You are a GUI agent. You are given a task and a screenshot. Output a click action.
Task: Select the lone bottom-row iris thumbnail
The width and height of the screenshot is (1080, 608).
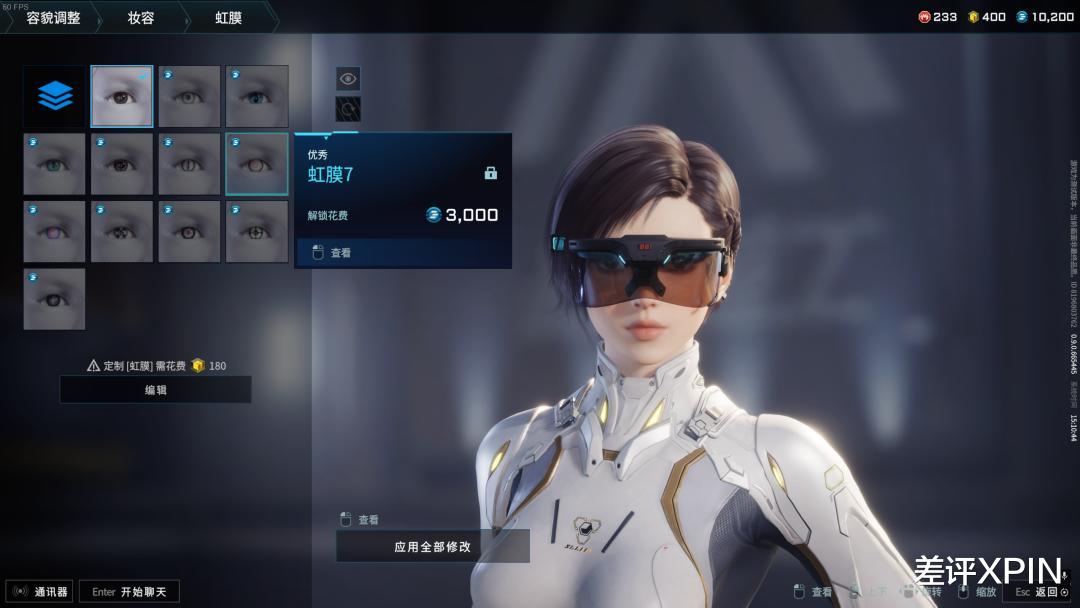pyautogui.click(x=54, y=298)
